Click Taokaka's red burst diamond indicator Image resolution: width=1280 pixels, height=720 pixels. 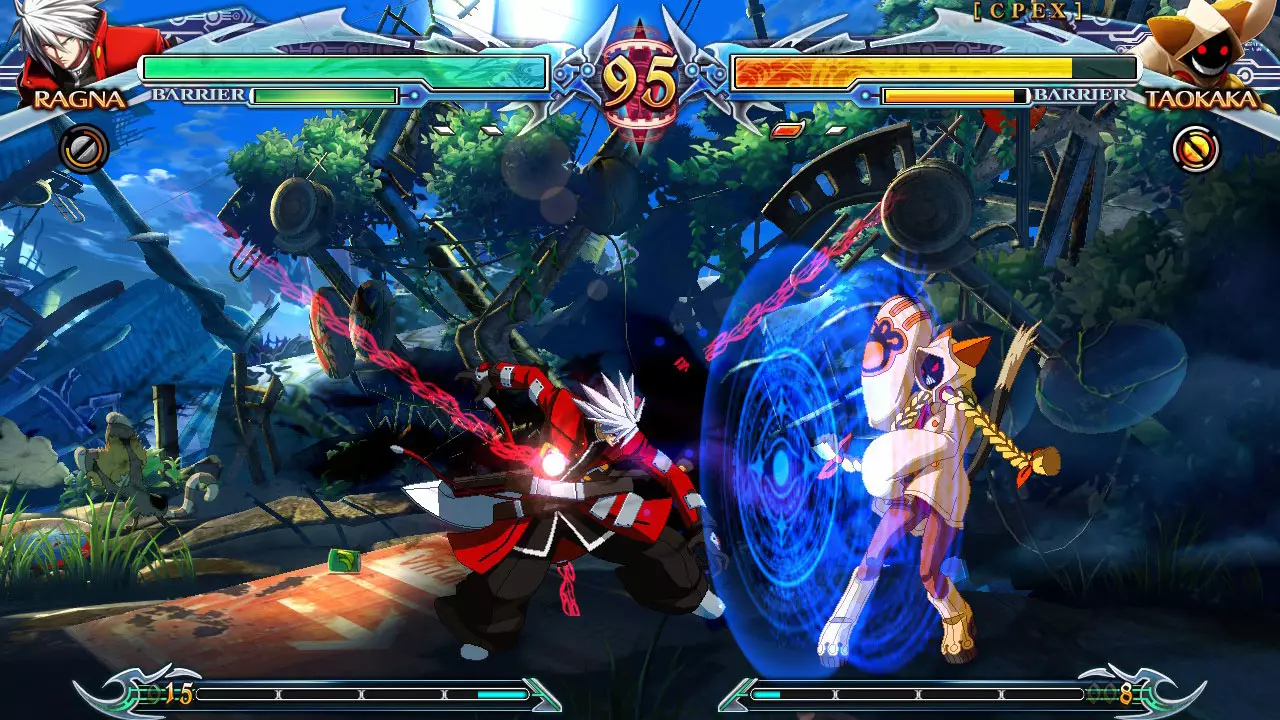[x=787, y=130]
